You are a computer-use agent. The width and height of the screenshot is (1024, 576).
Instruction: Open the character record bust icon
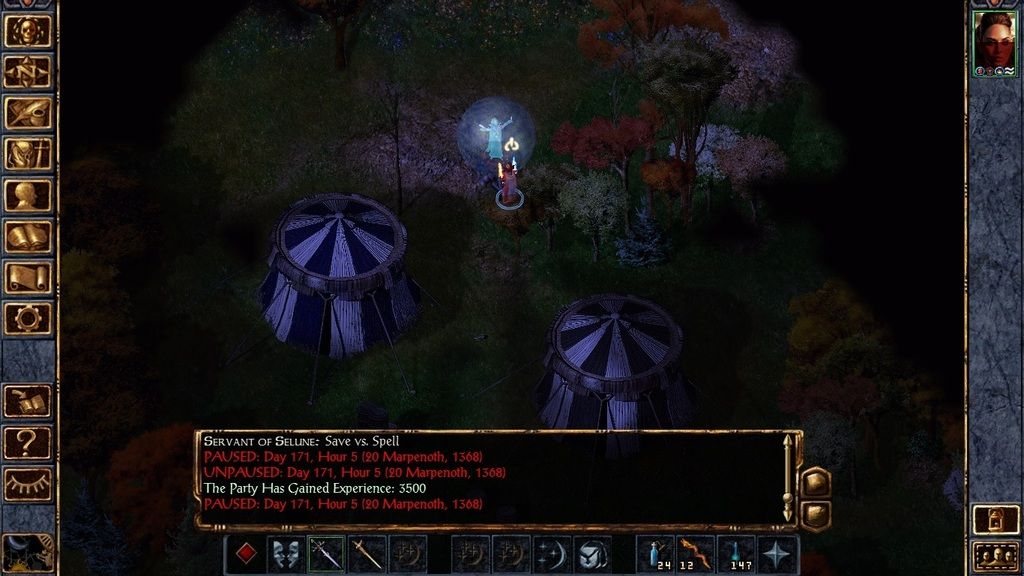[x=28, y=195]
